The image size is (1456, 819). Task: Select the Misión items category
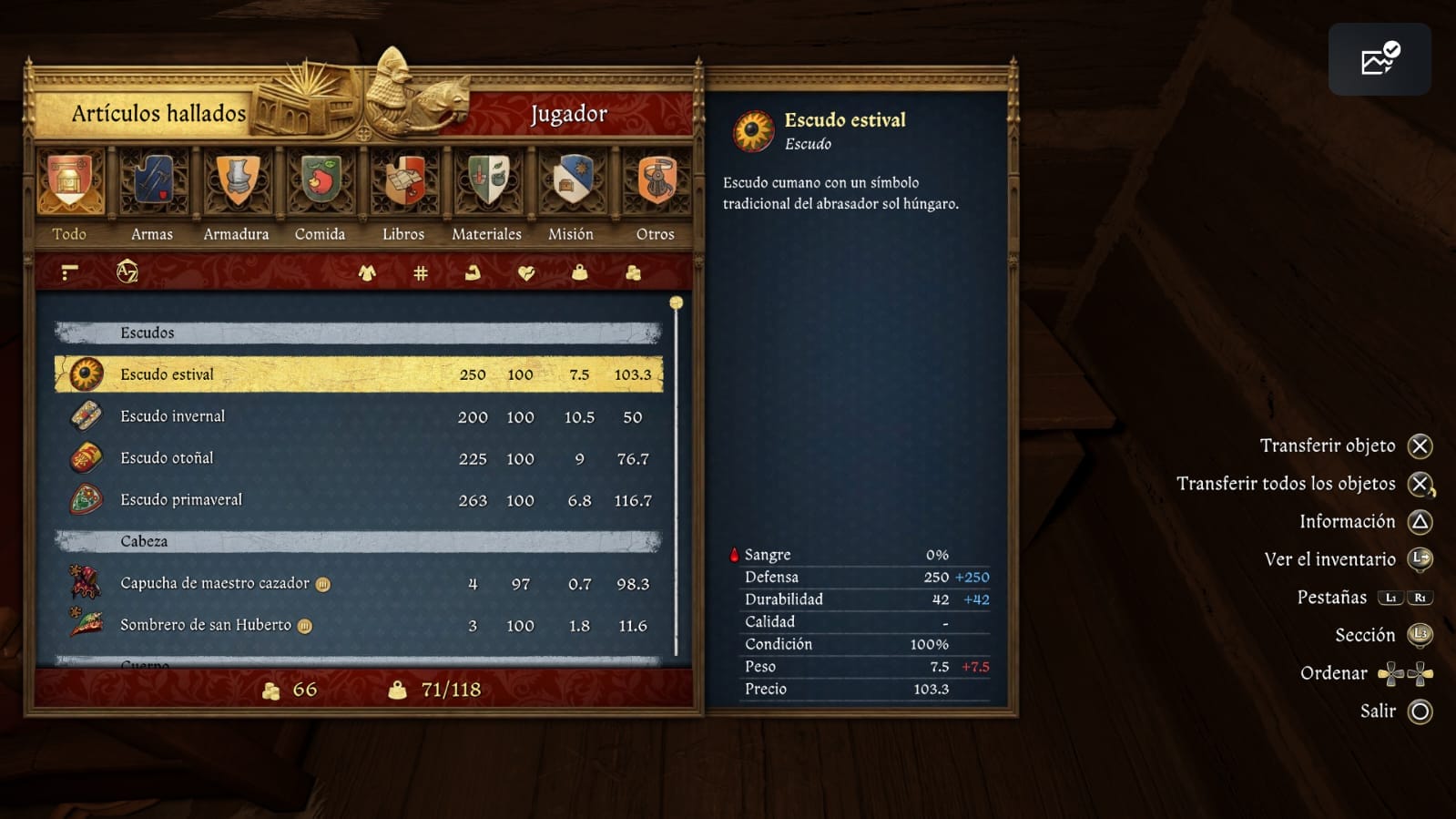pyautogui.click(x=570, y=182)
